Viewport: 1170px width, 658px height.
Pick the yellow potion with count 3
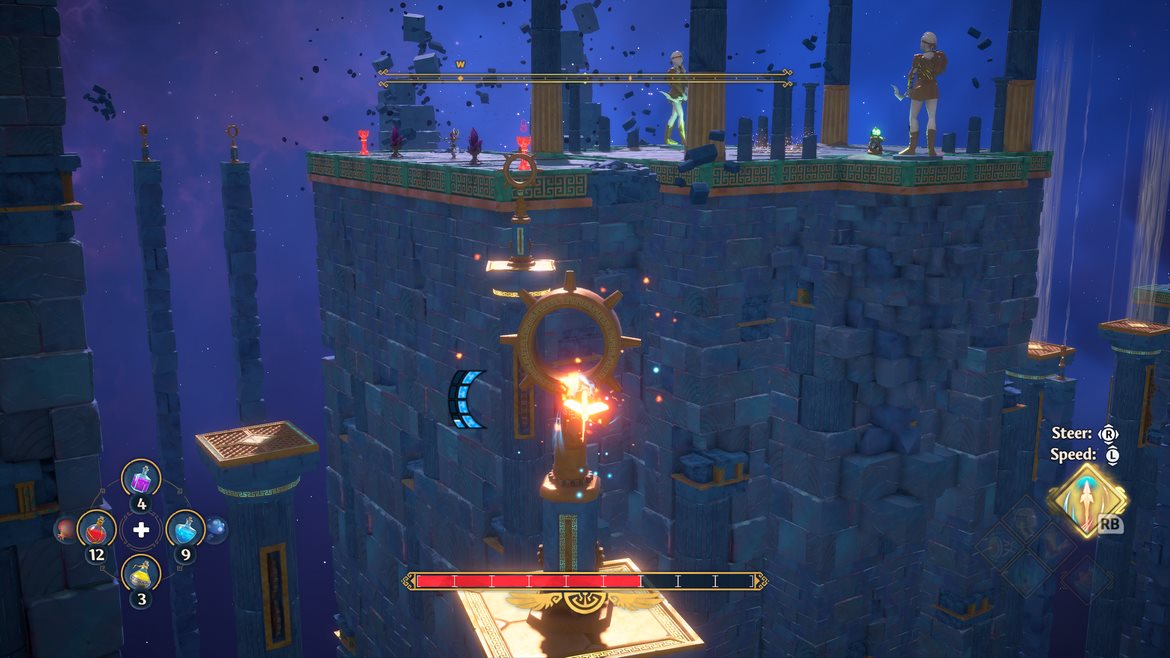pos(141,574)
